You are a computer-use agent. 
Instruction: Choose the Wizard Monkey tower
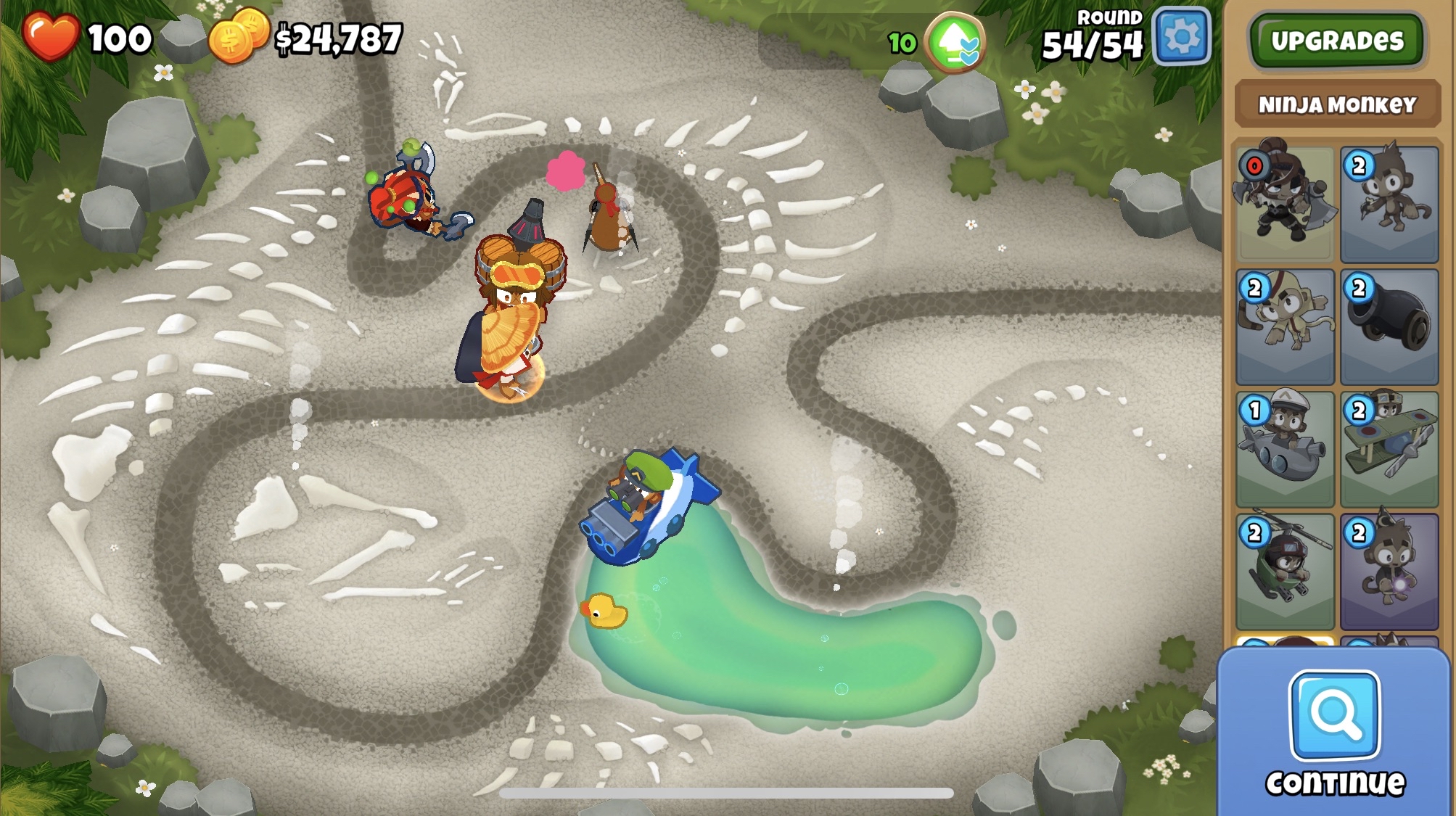[x=1389, y=572]
